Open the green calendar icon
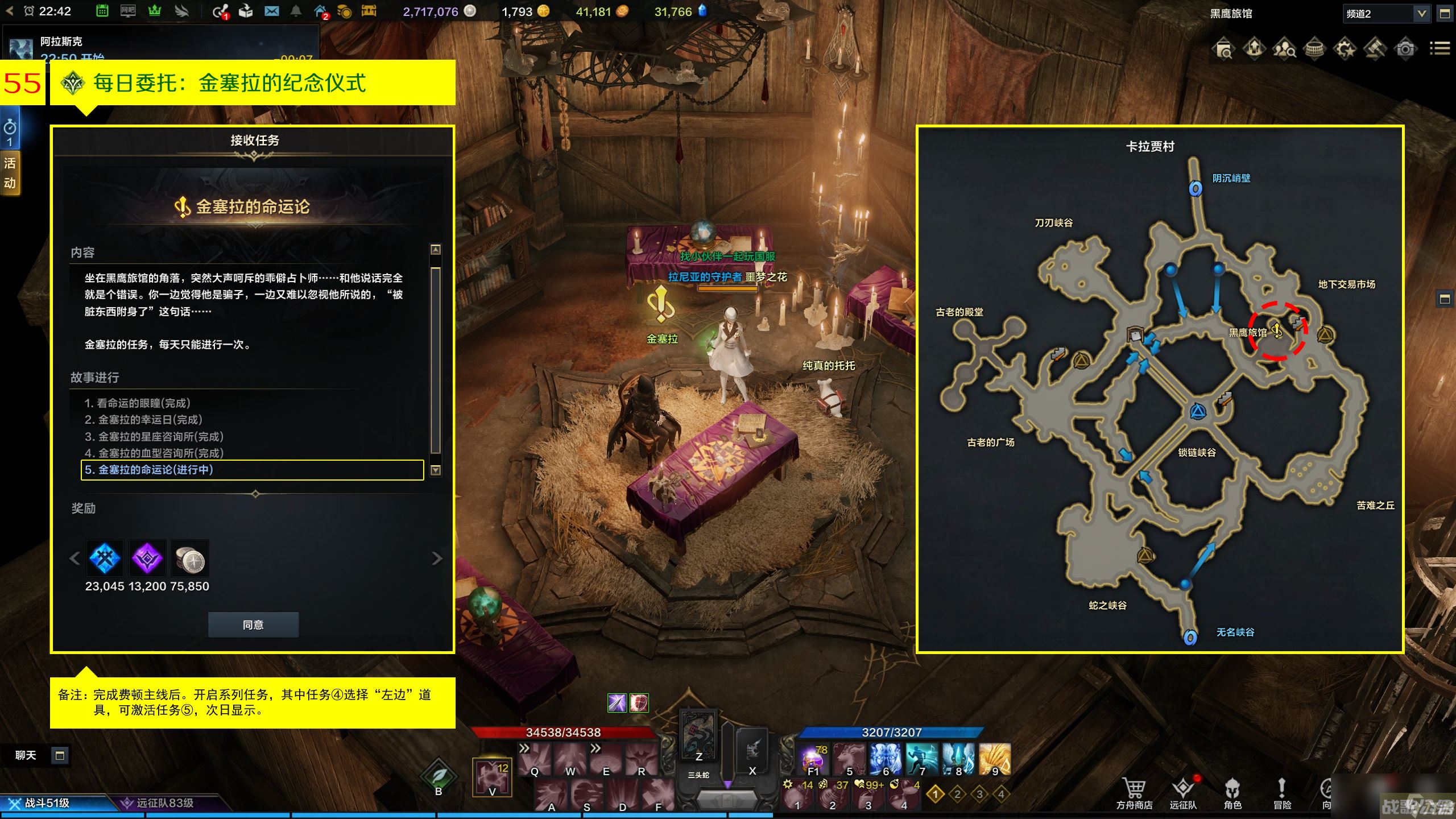The height and width of the screenshot is (819, 1456). coord(102,11)
